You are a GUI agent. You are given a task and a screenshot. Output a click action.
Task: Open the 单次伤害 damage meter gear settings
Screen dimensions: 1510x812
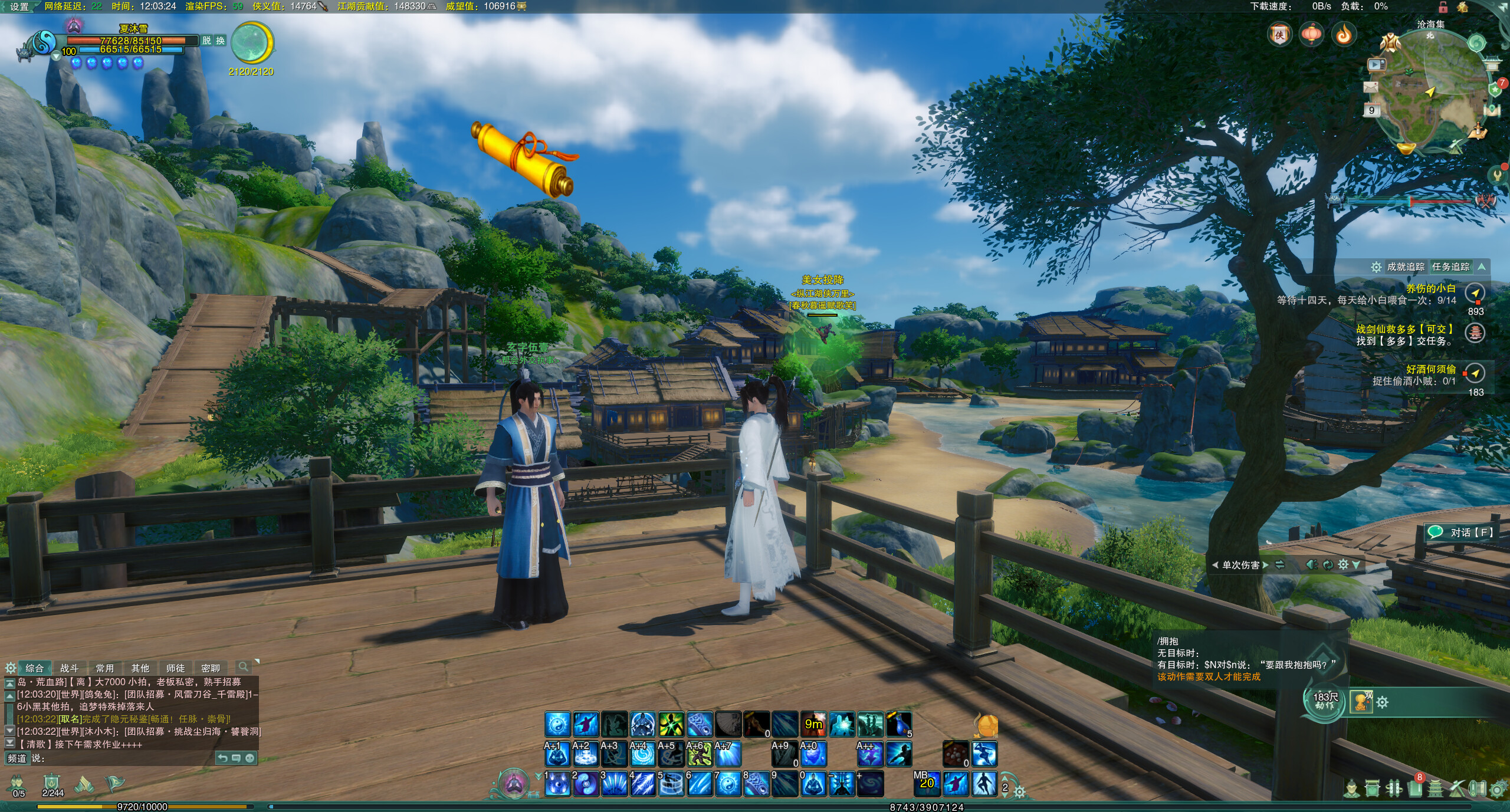point(1343,565)
